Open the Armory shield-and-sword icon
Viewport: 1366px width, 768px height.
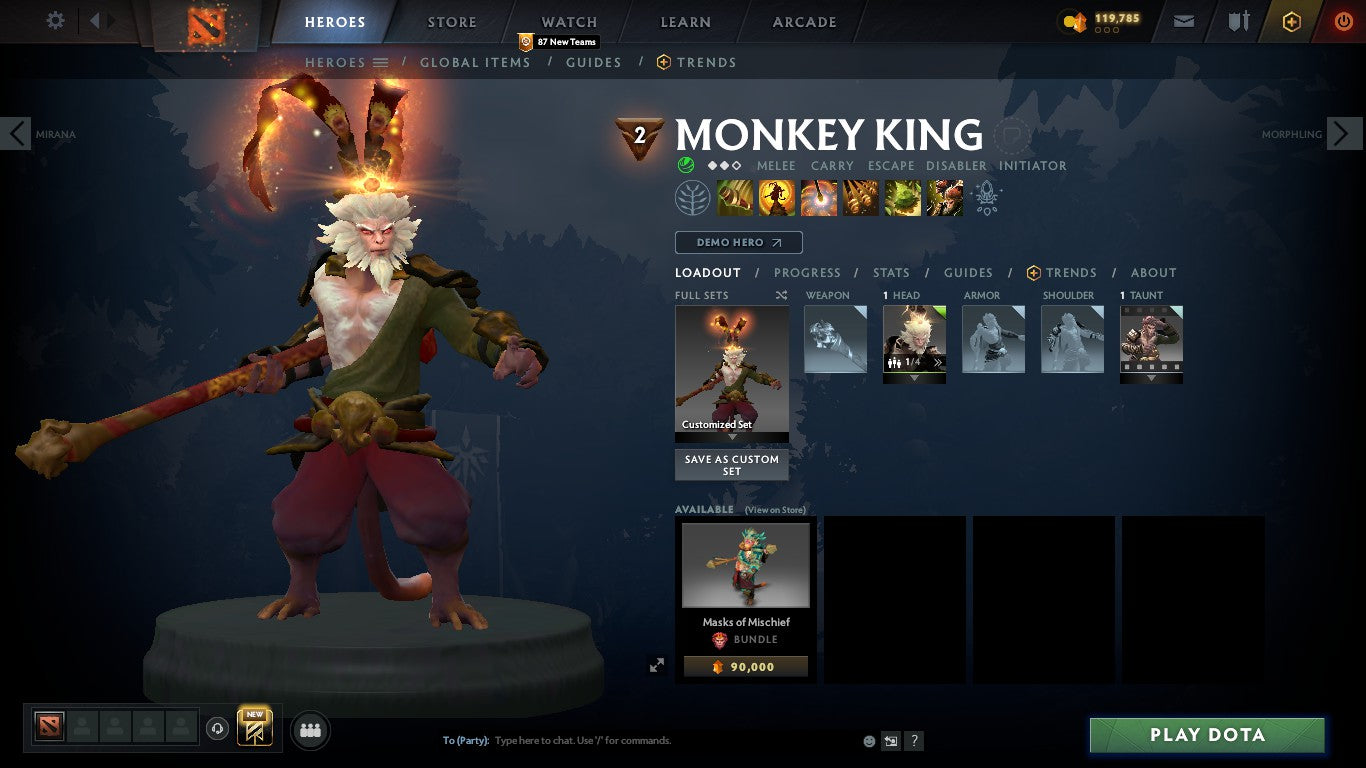(1239, 20)
